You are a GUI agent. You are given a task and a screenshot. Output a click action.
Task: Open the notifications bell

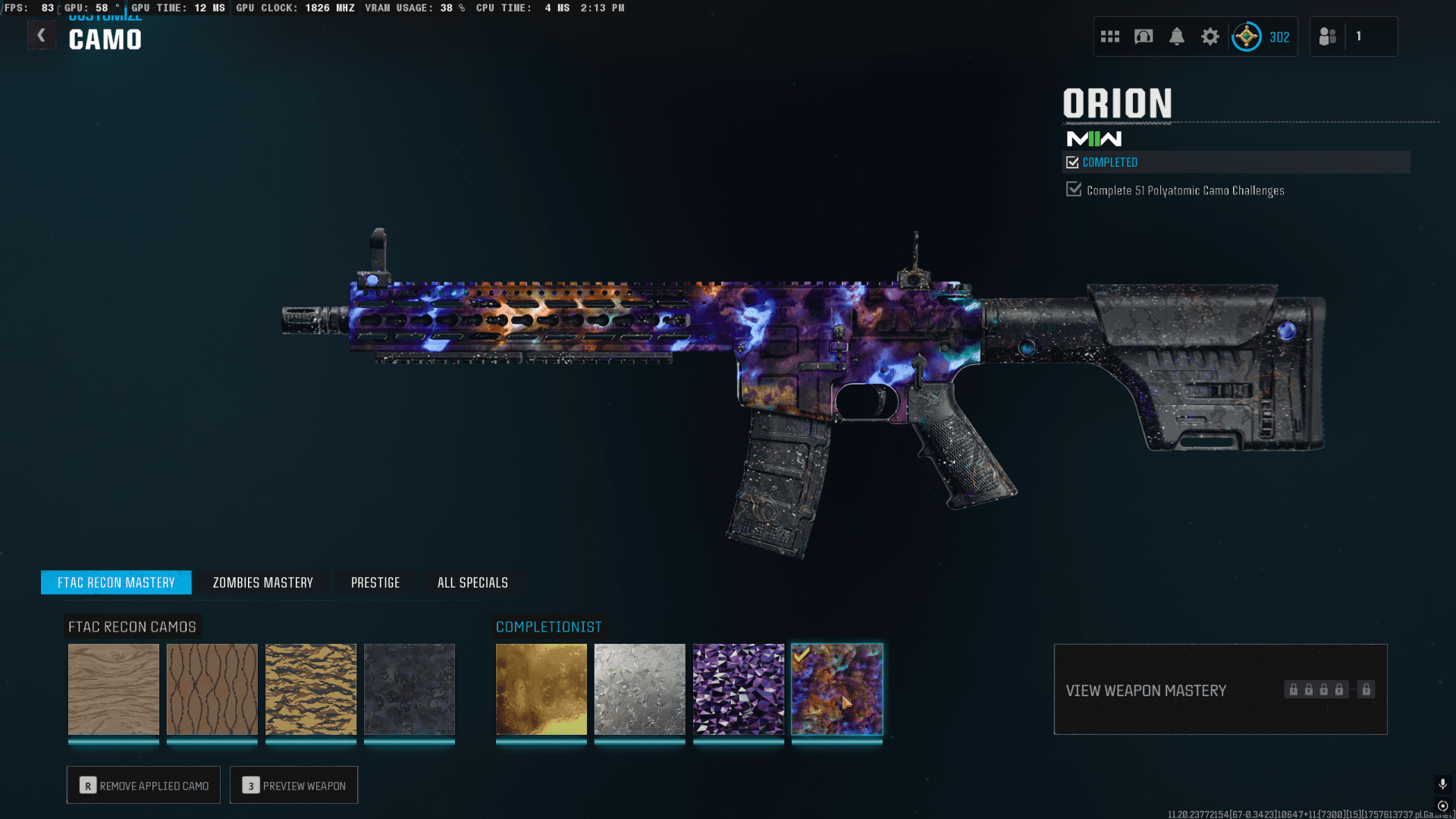click(x=1177, y=36)
